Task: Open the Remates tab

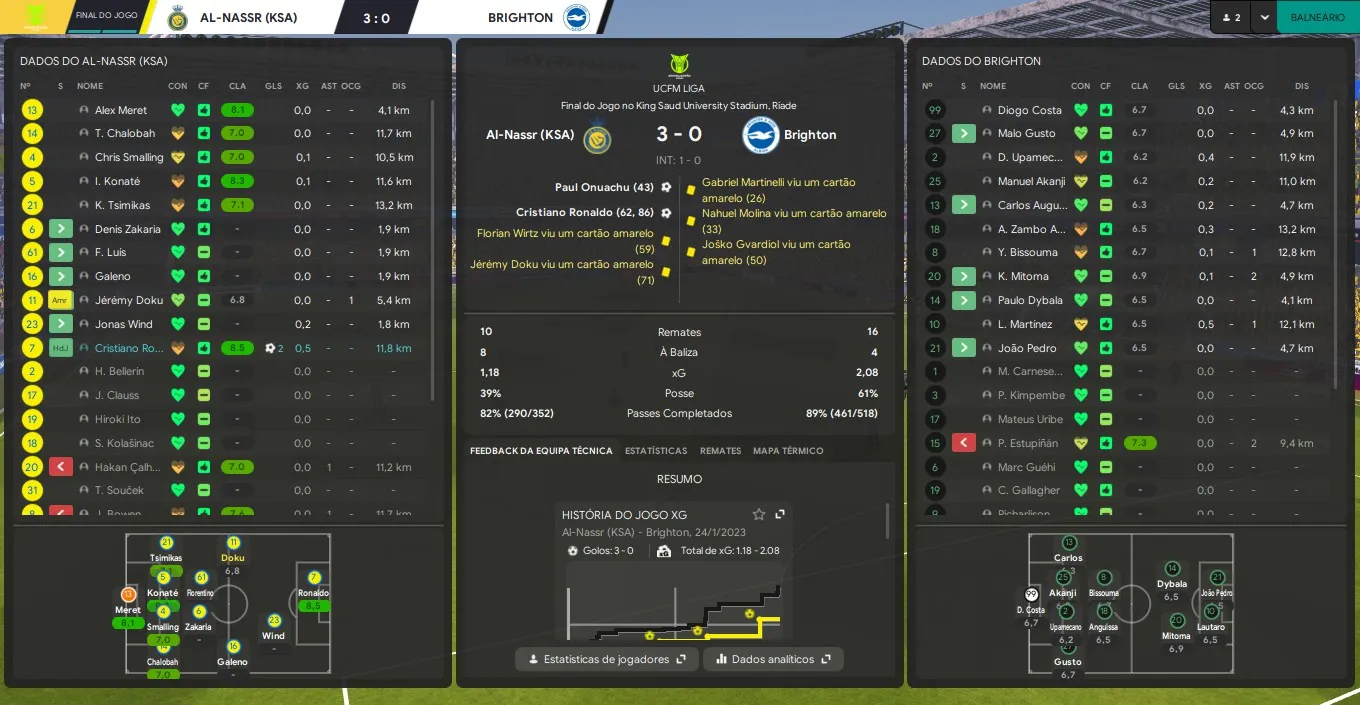Action: point(720,451)
